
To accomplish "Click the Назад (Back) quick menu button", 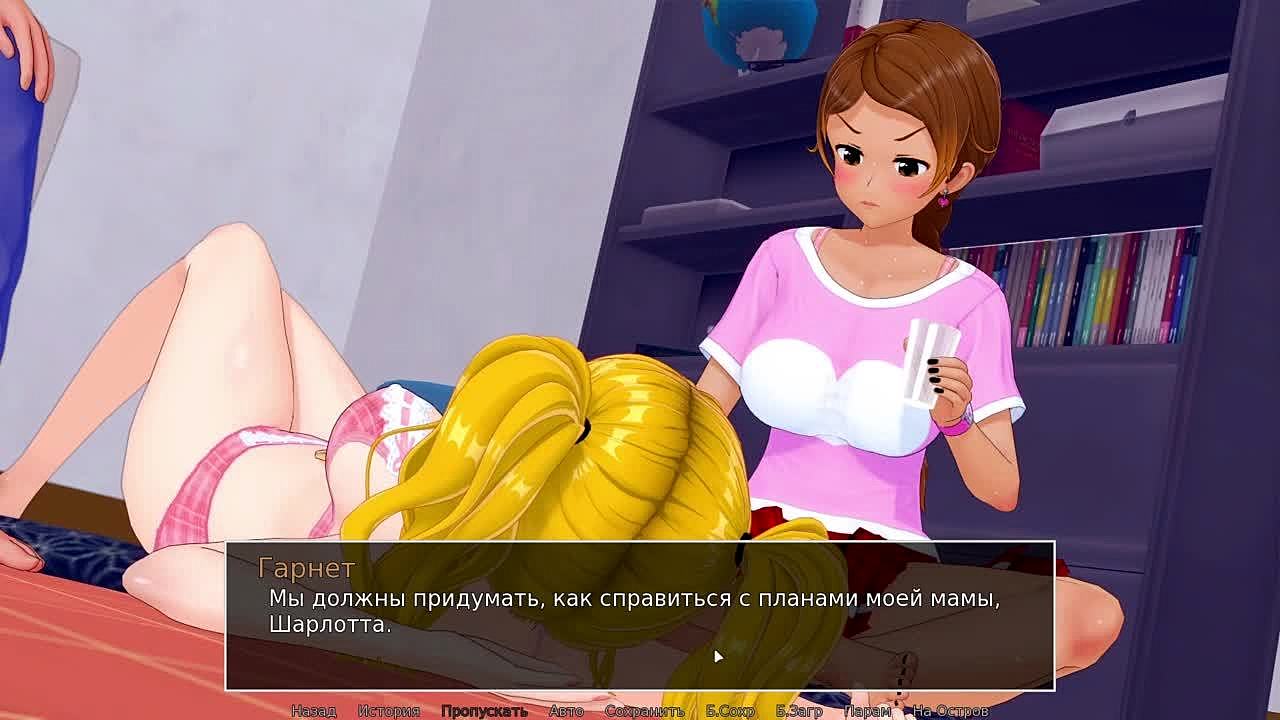I will (x=313, y=711).
